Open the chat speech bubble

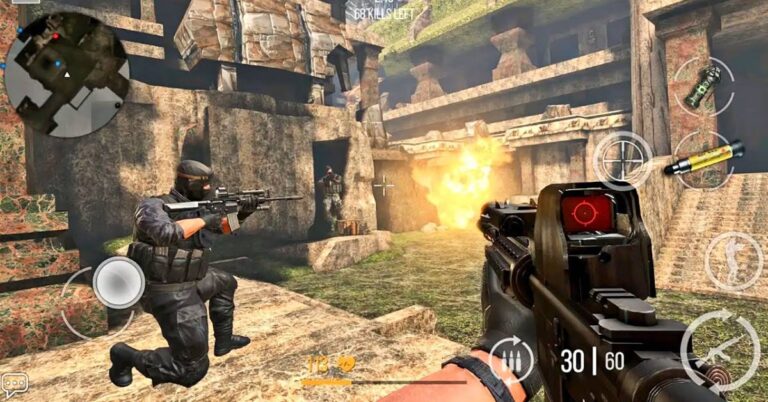point(14,383)
